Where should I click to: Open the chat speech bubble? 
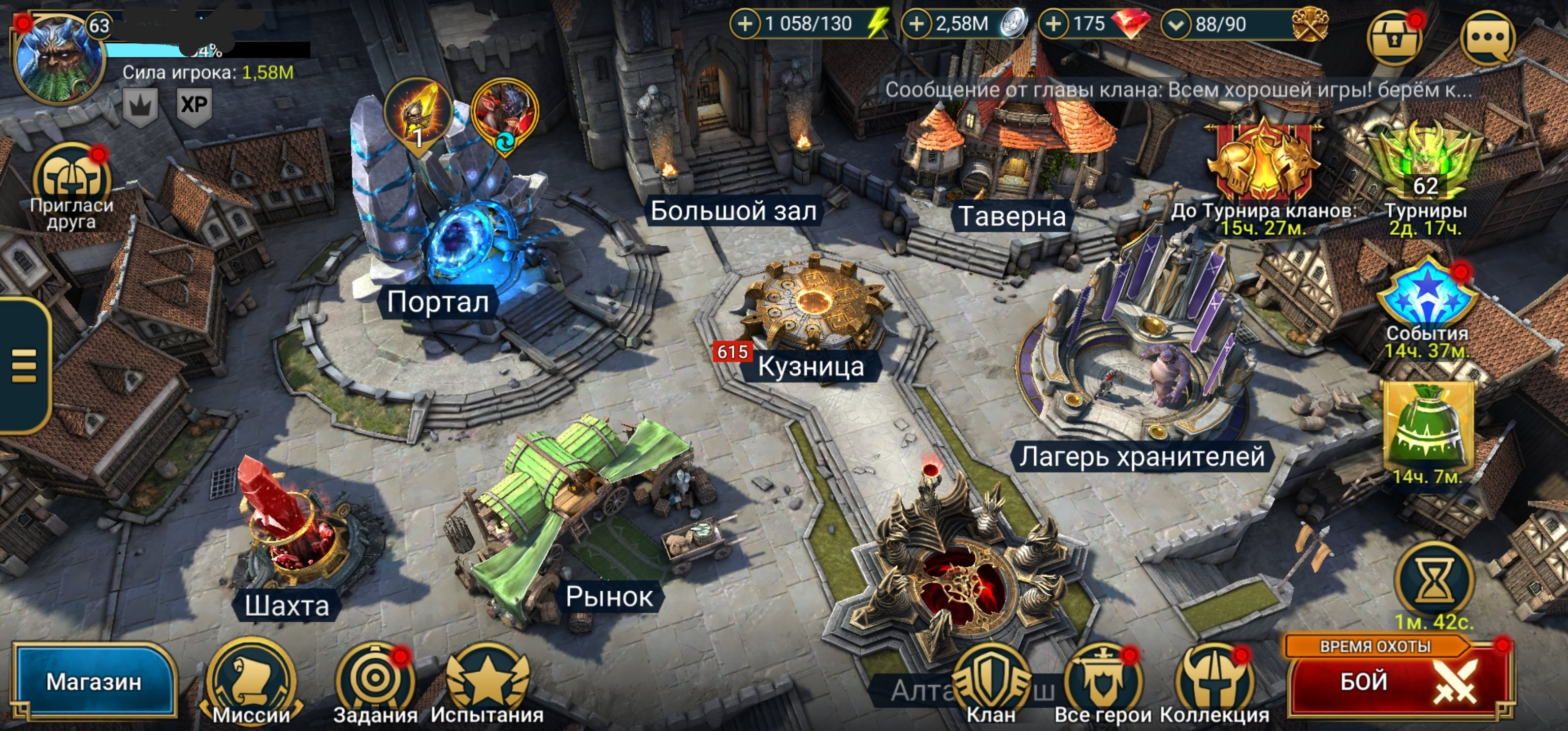point(1487,38)
